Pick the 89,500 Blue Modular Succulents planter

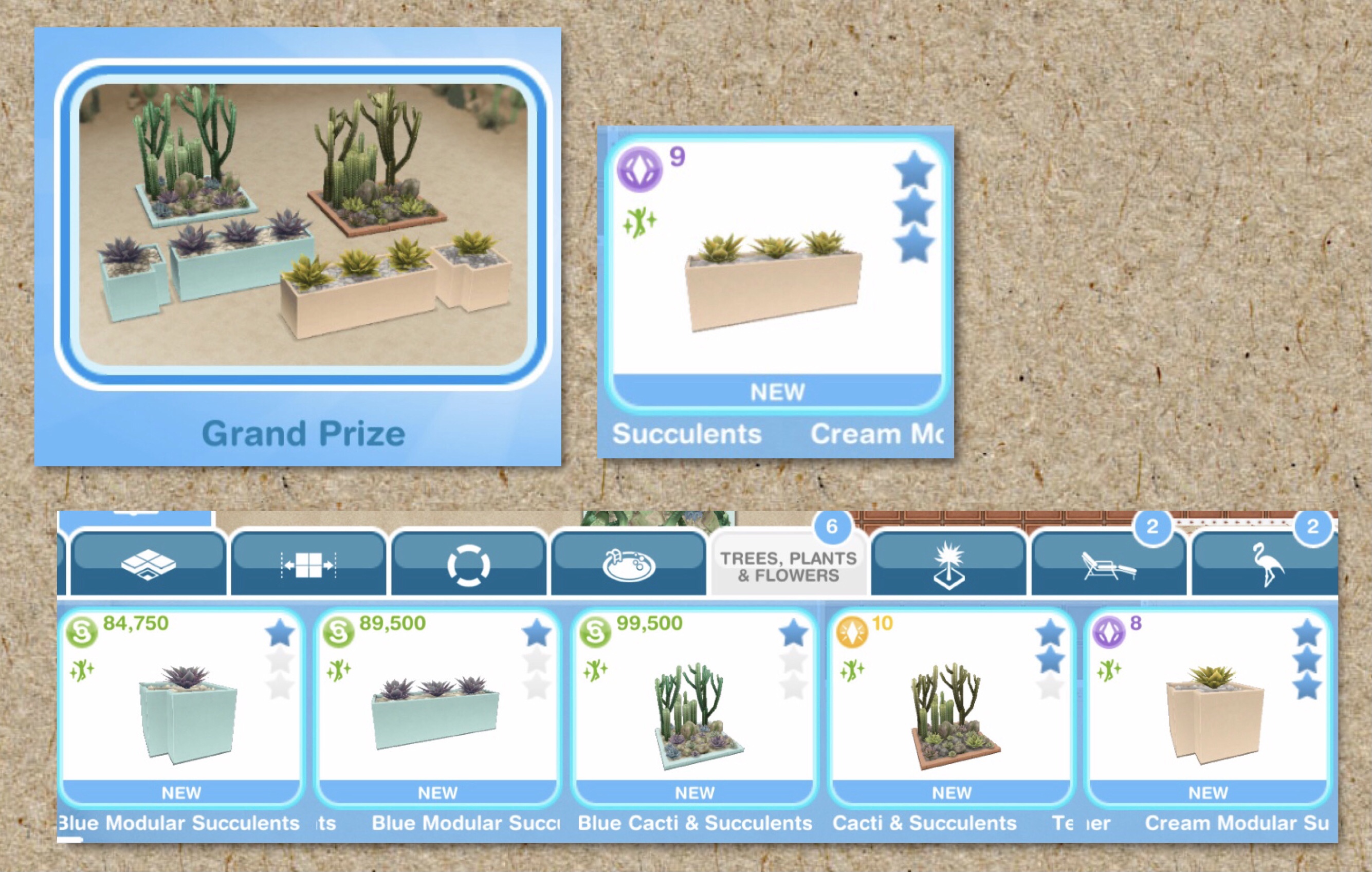pos(437,706)
